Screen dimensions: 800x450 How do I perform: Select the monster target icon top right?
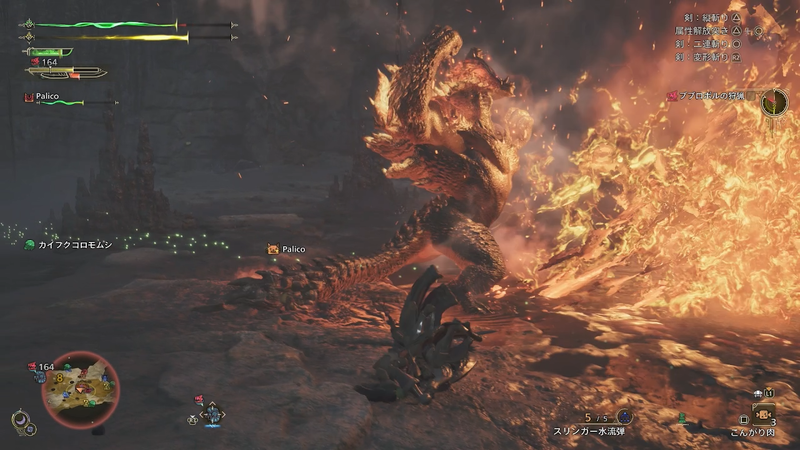tap(773, 100)
